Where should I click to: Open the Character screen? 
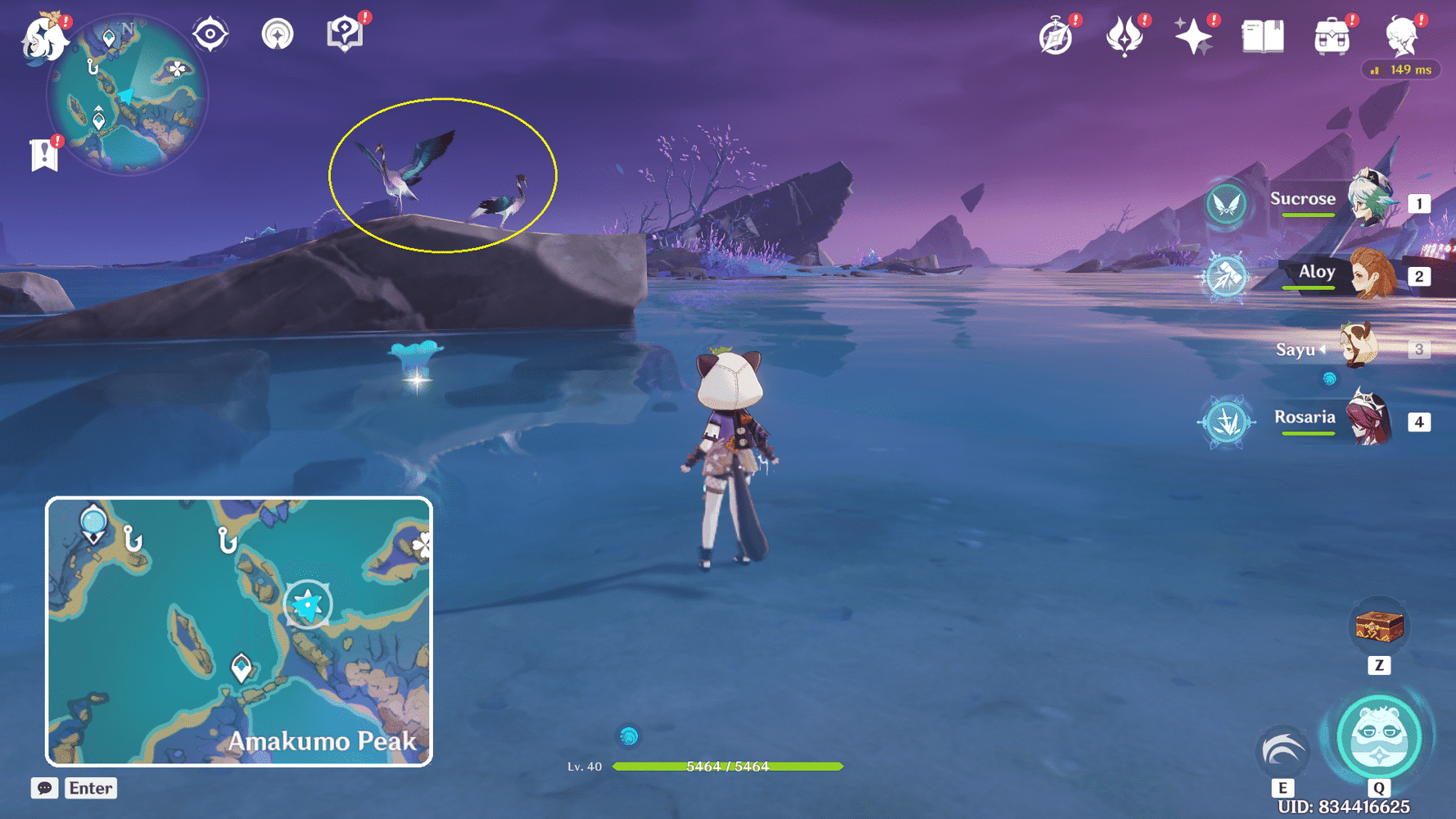pyautogui.click(x=1404, y=34)
